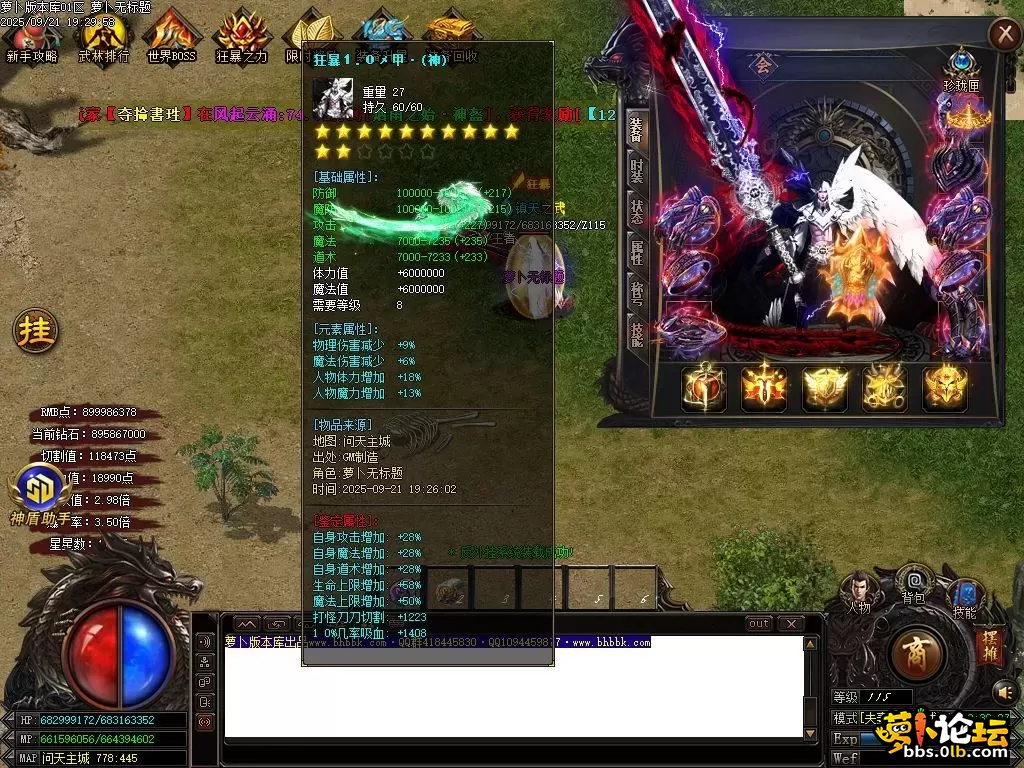Open the 狂暴之力 berserk power icon
This screenshot has height=768, width=1024.
pos(241,38)
